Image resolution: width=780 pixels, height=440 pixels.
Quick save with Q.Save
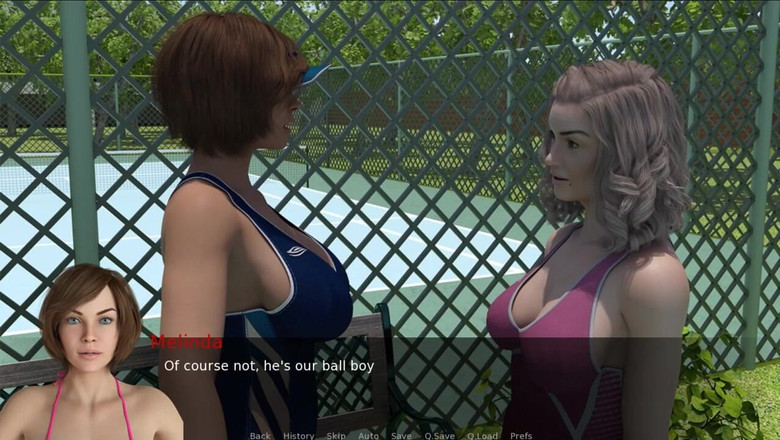439,435
